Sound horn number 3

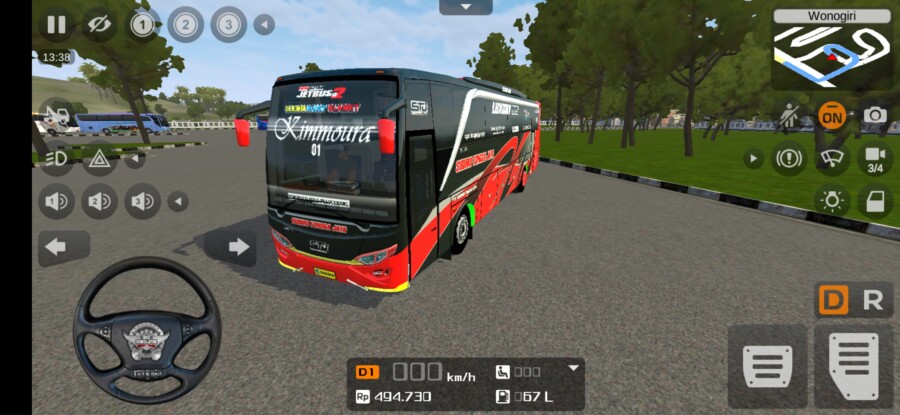[x=142, y=201]
